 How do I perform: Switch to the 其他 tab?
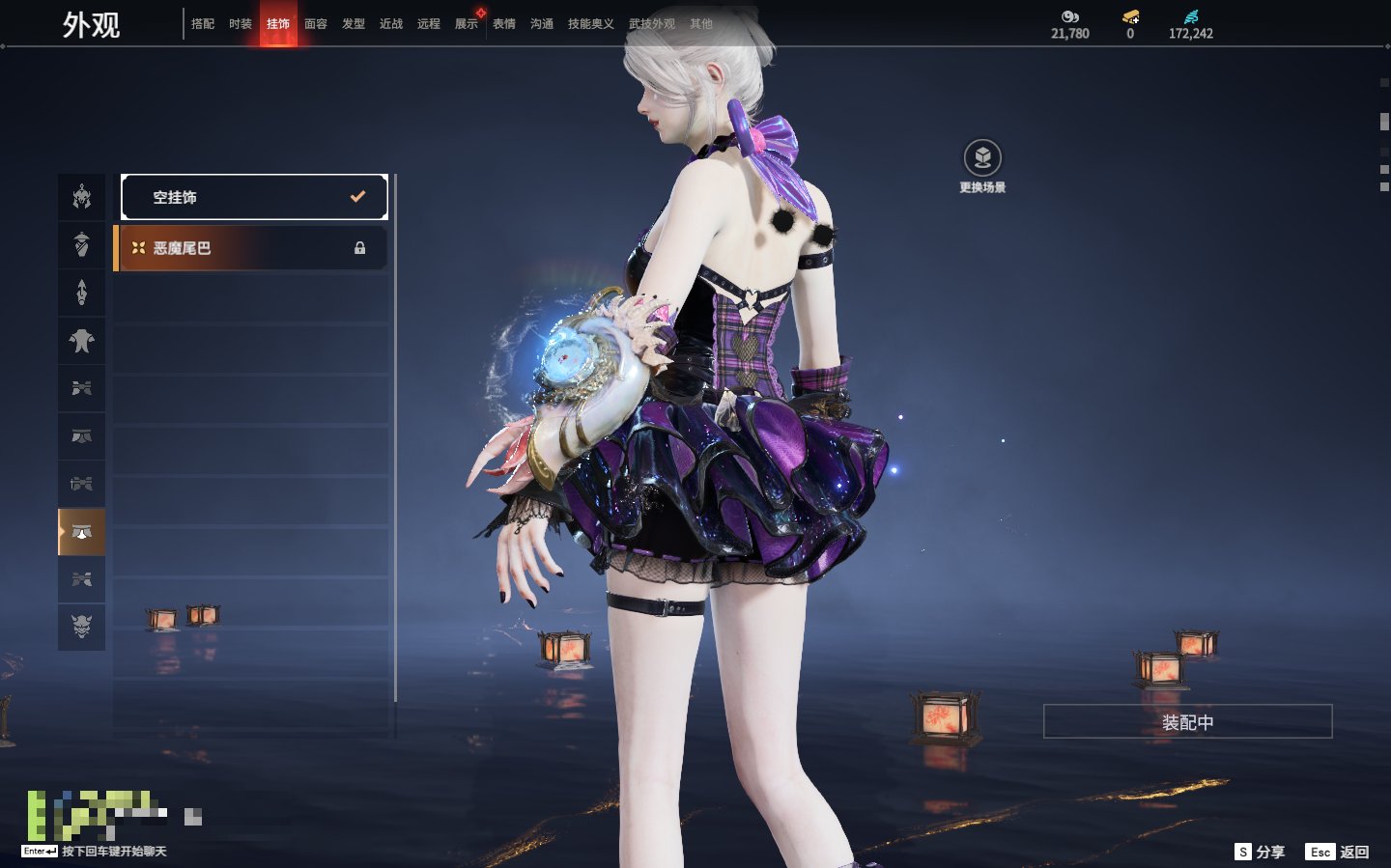[701, 24]
